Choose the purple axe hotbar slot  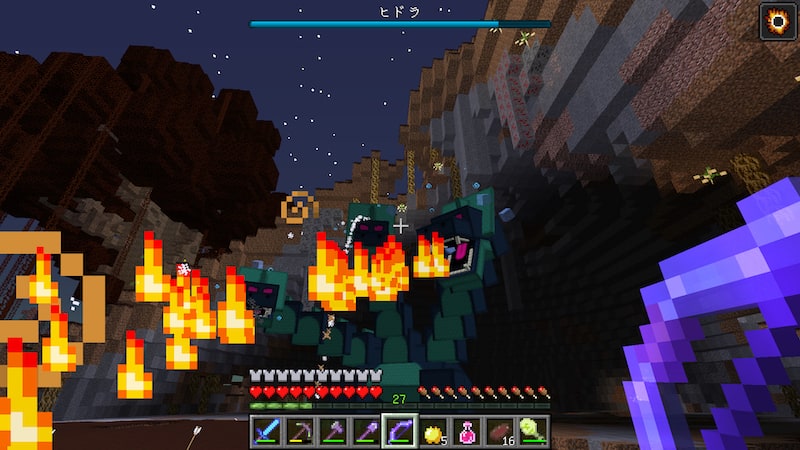tap(332, 431)
